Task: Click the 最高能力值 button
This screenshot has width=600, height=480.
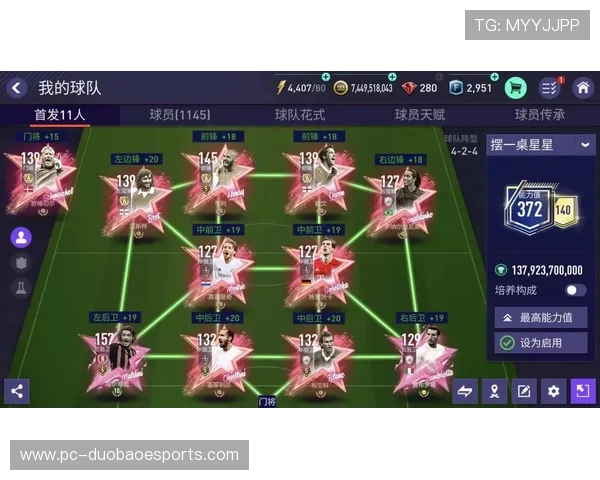Action: click(x=541, y=317)
